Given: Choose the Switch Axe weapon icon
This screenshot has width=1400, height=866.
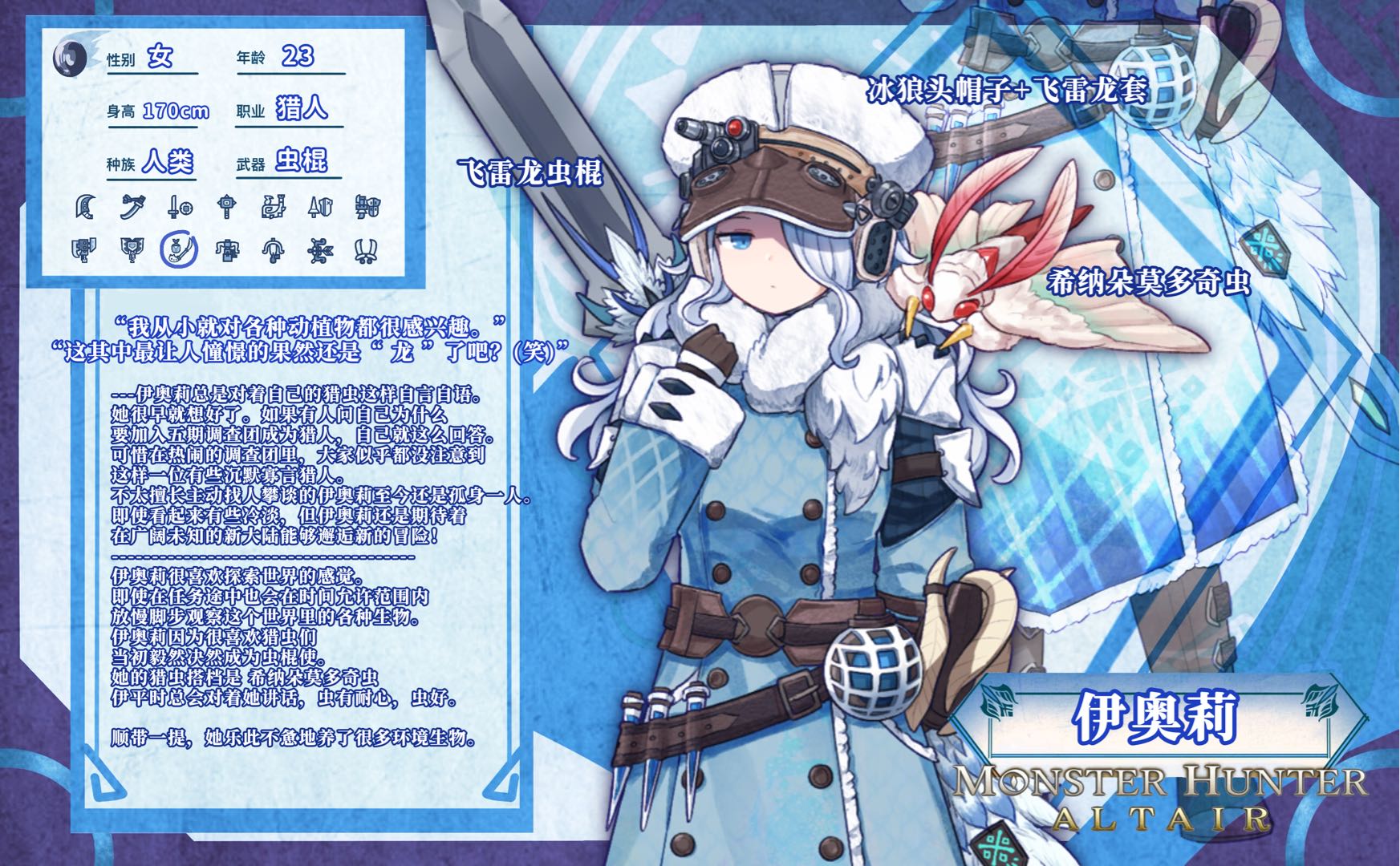Looking at the screenshot, I should [x=84, y=250].
